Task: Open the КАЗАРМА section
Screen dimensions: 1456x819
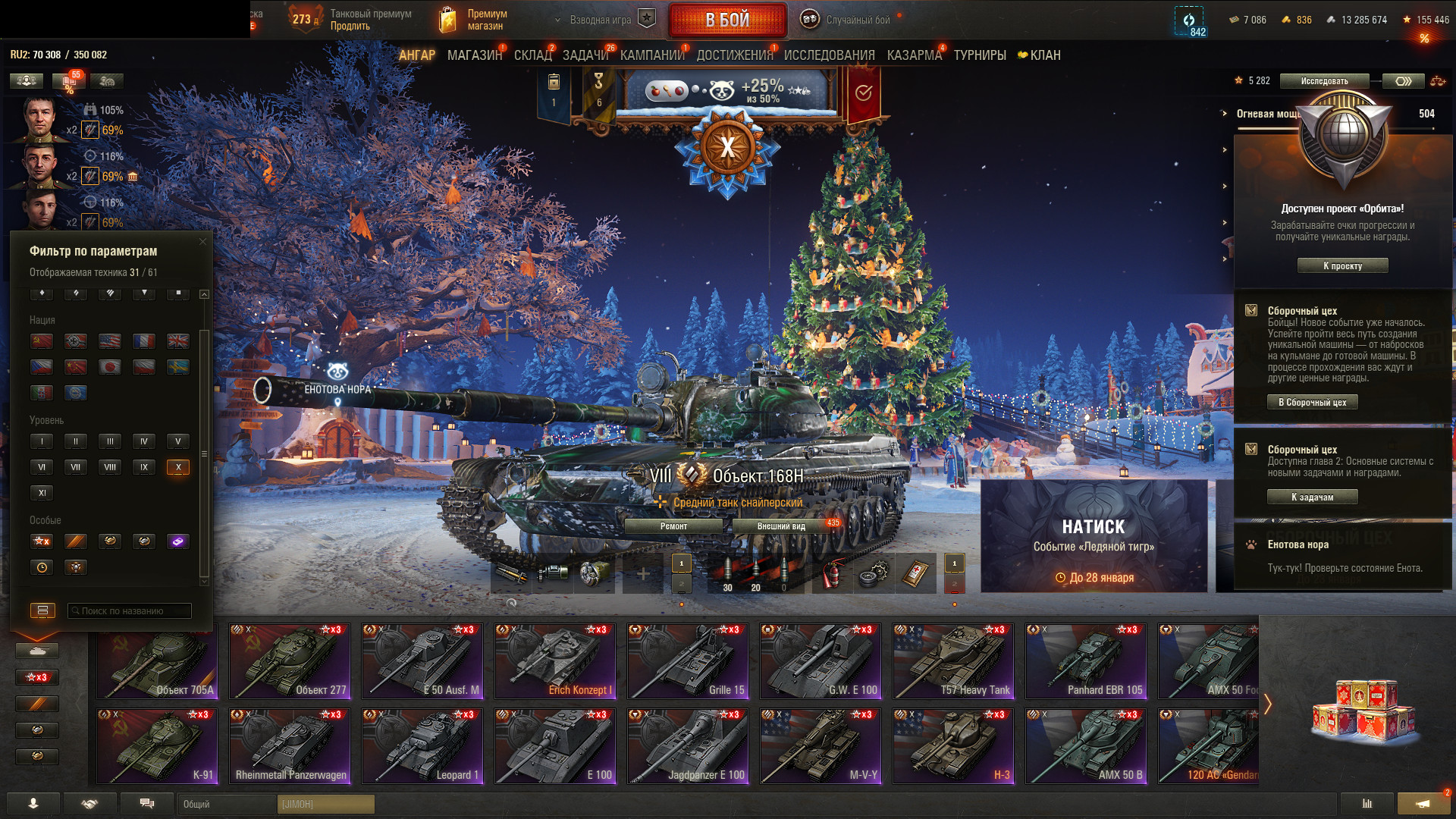Action: (914, 55)
